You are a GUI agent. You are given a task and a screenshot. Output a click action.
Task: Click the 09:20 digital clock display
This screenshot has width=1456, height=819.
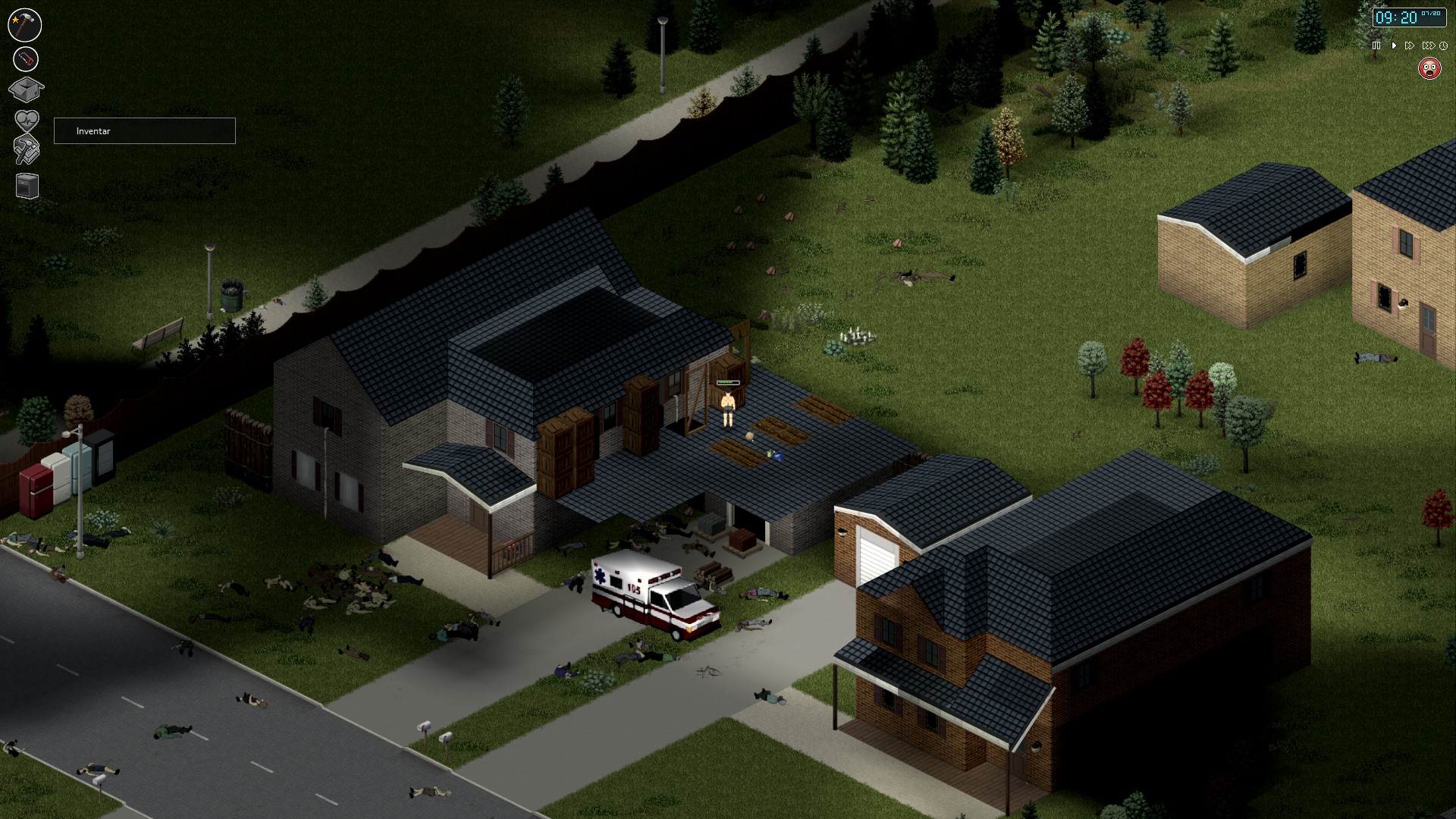click(1397, 17)
